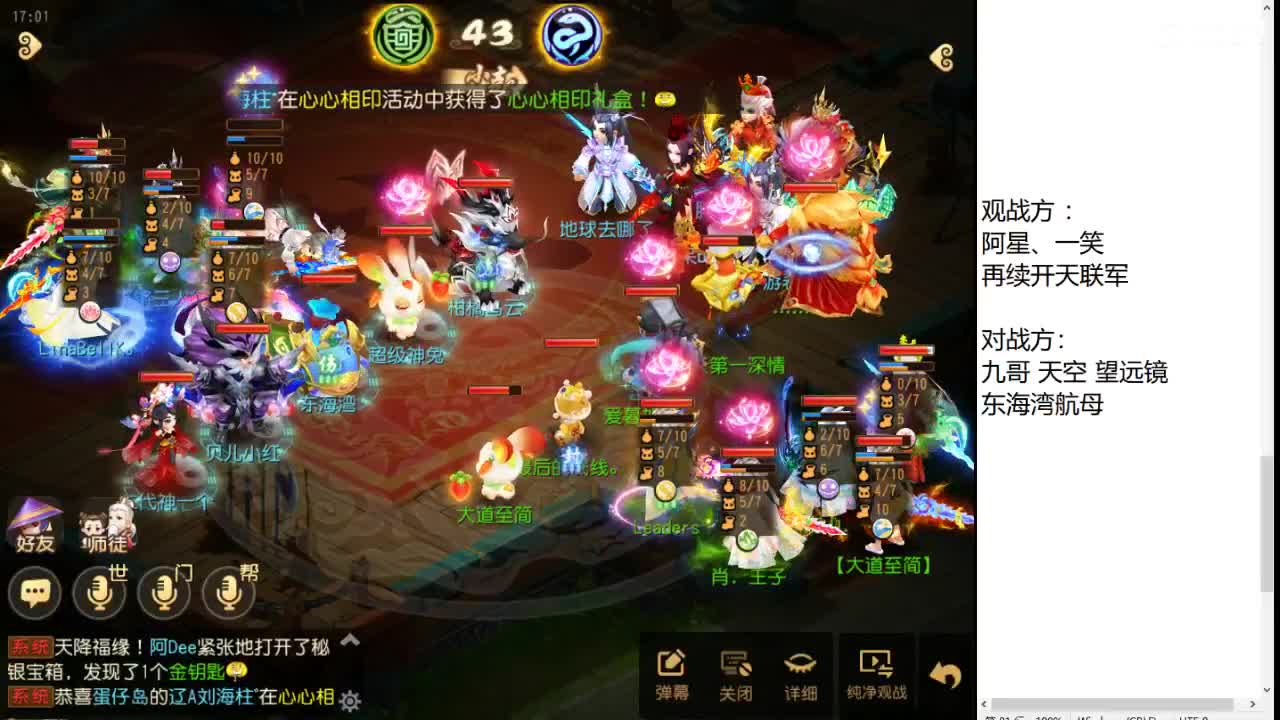Click the scroll emblem in the top-left corner
This screenshot has width=1280, height=720.
pyautogui.click(x=29, y=45)
